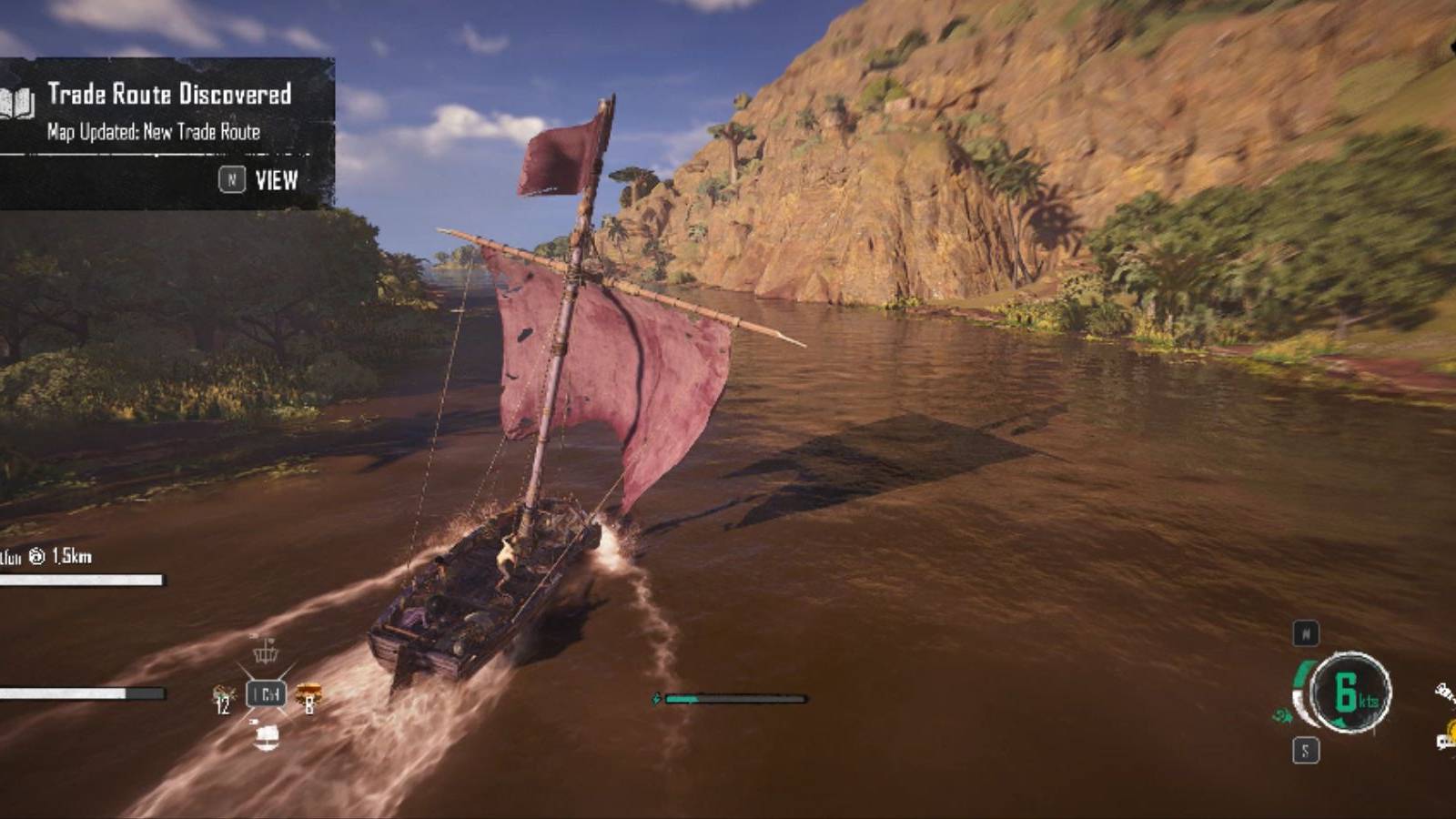Toggle the 1 G+H crew stance indicator
The image size is (1456, 819).
click(266, 694)
